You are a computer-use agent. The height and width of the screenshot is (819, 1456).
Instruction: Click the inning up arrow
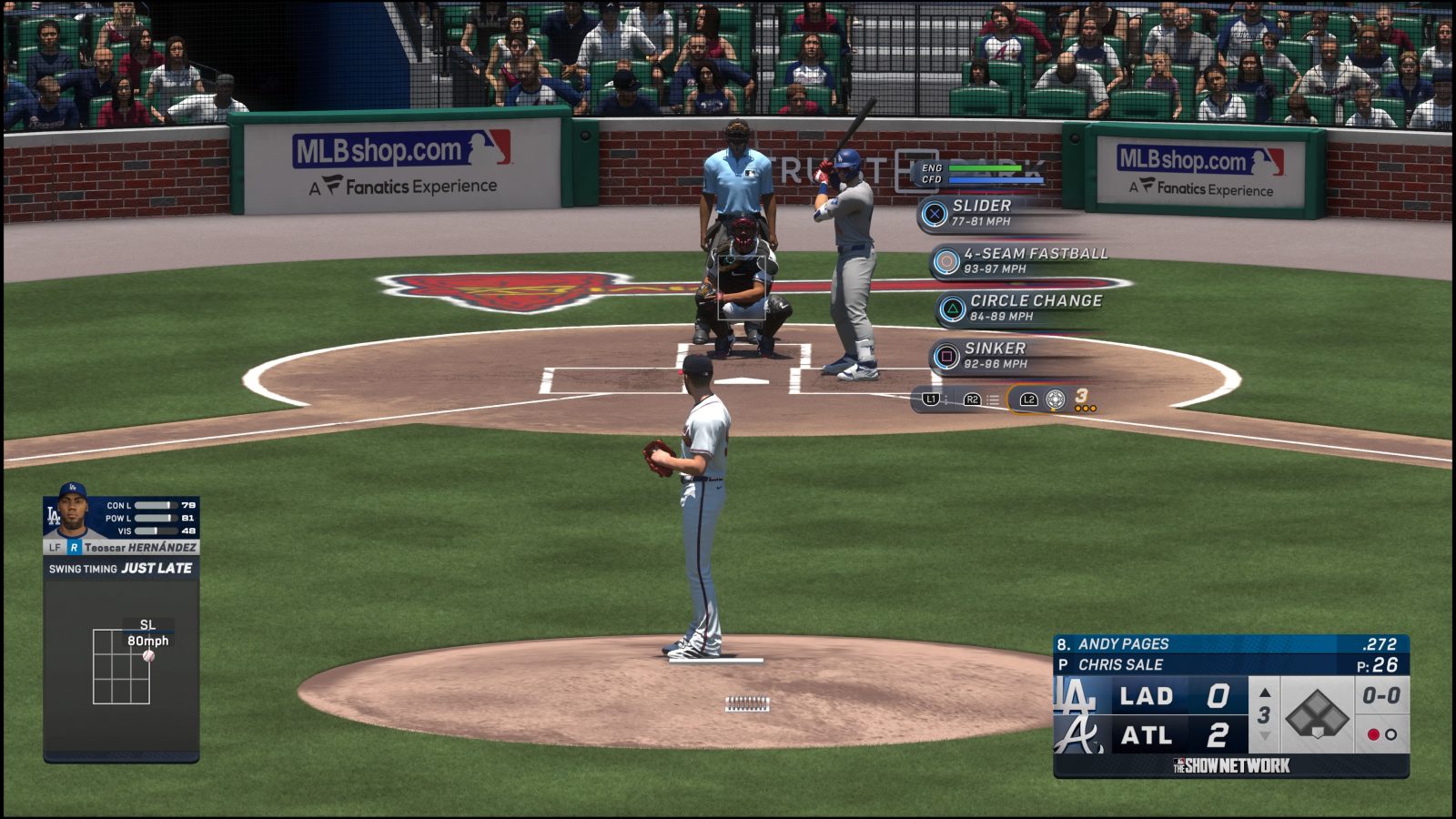[x=1263, y=693]
